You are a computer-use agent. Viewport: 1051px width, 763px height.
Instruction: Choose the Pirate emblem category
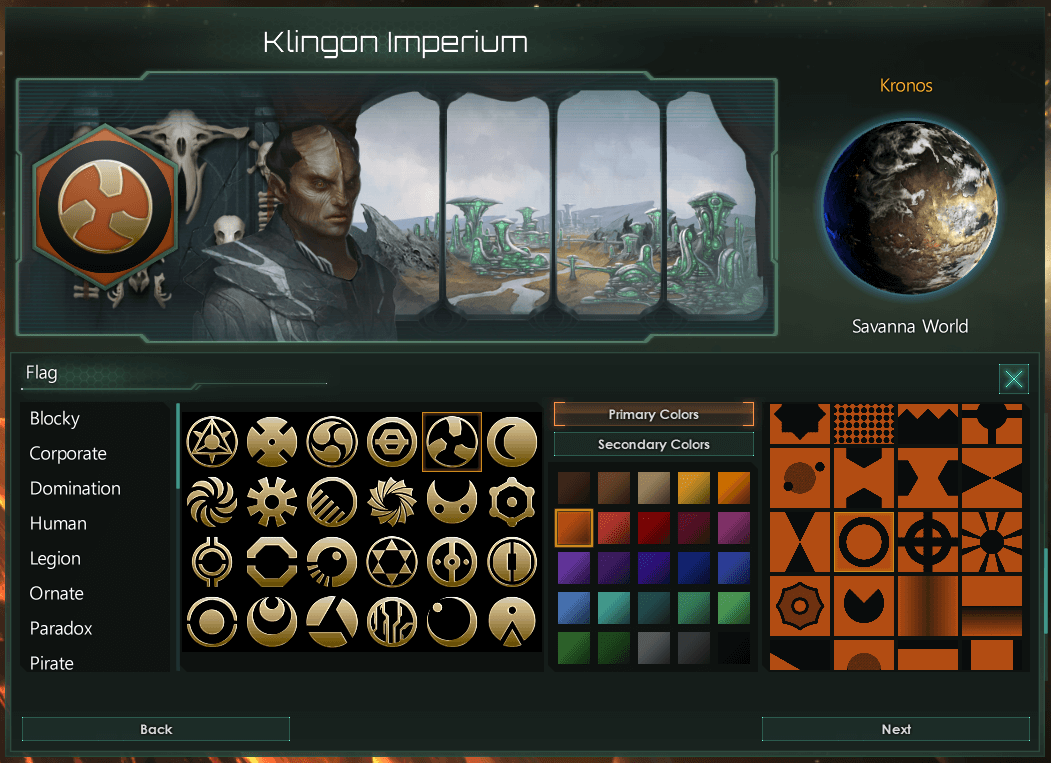(x=52, y=663)
